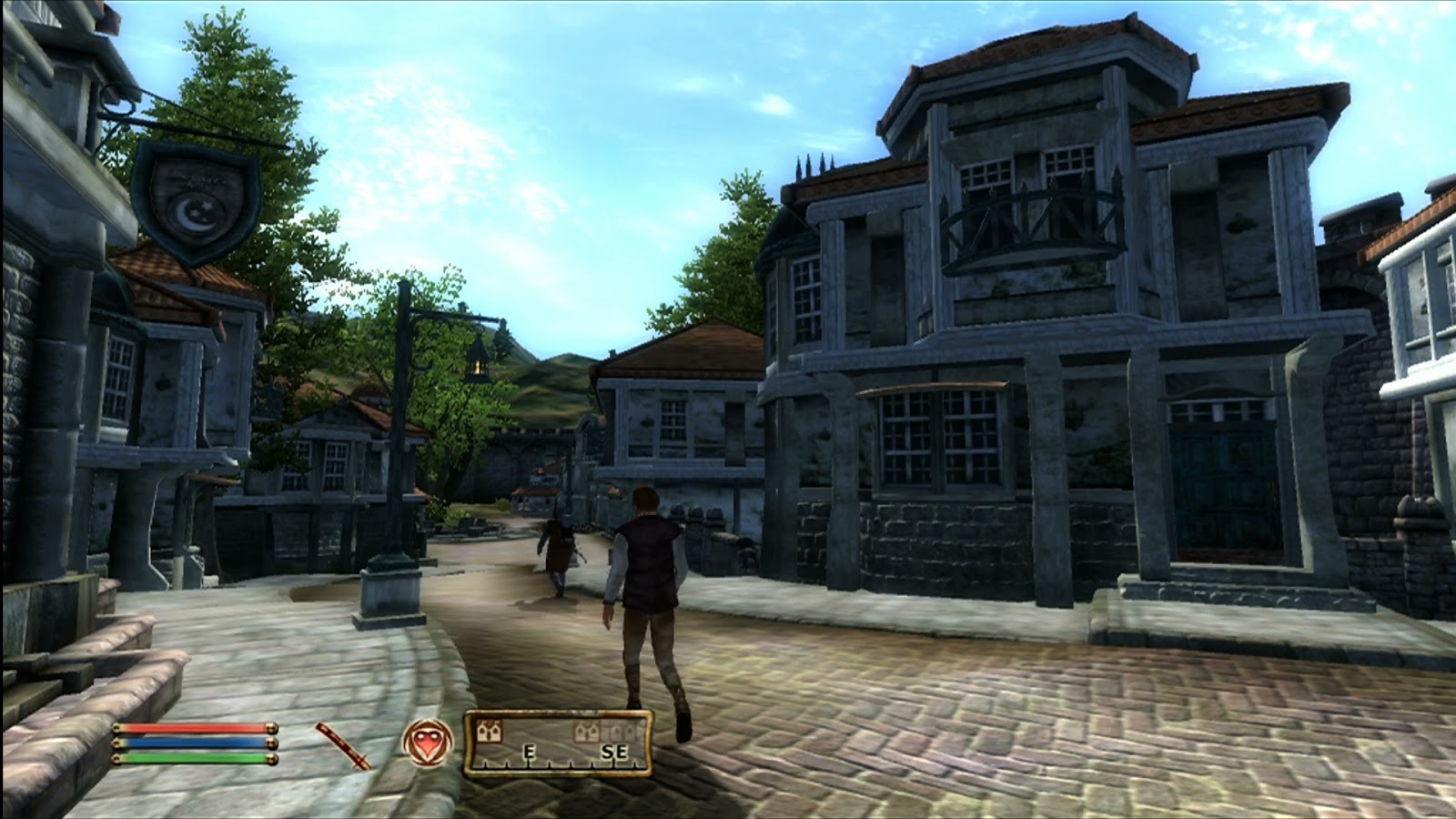
Task: Click the green fatigue bar
Action: pyautogui.click(x=191, y=757)
